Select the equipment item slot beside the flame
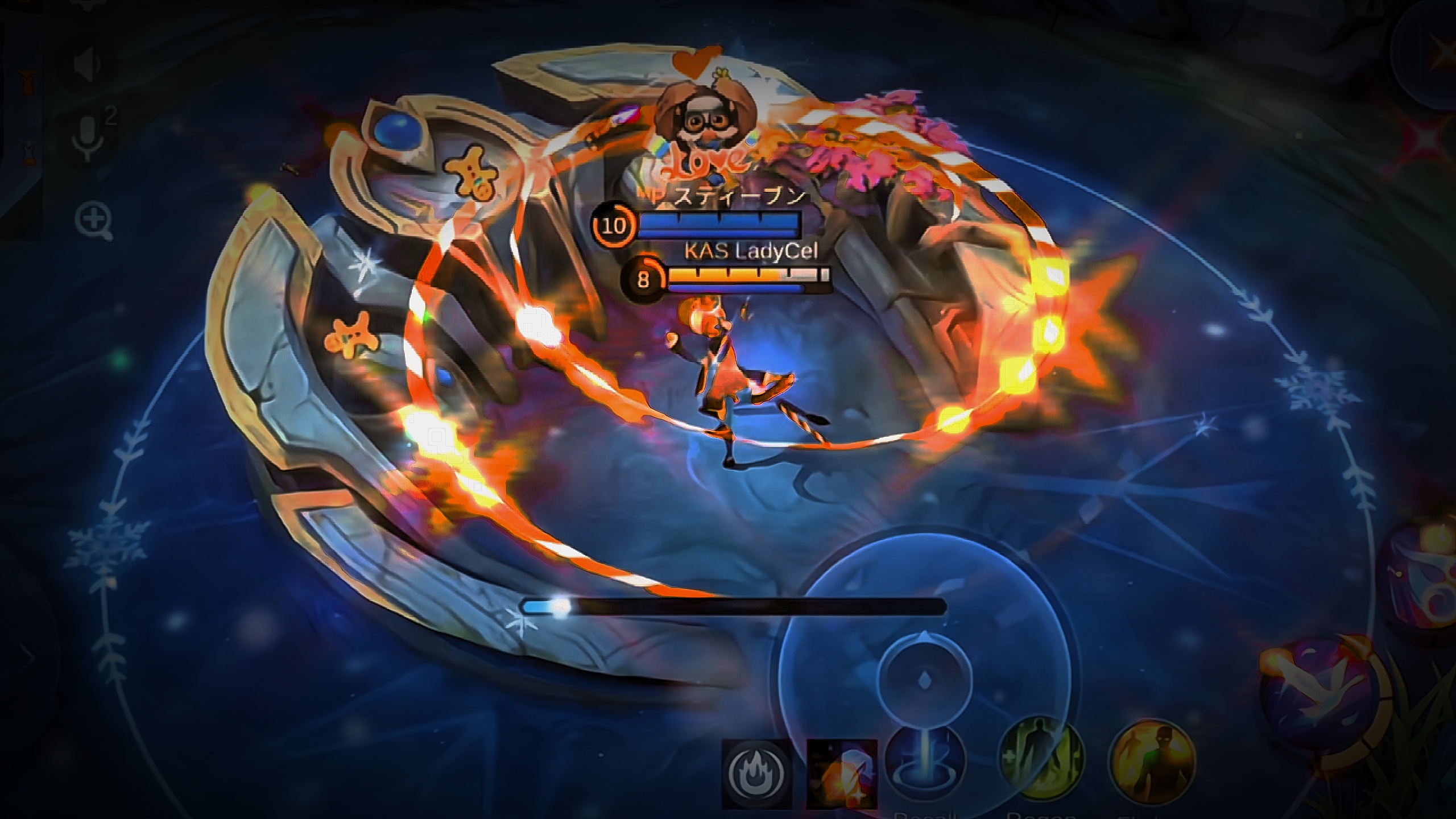The image size is (1456, 819). coord(842,773)
